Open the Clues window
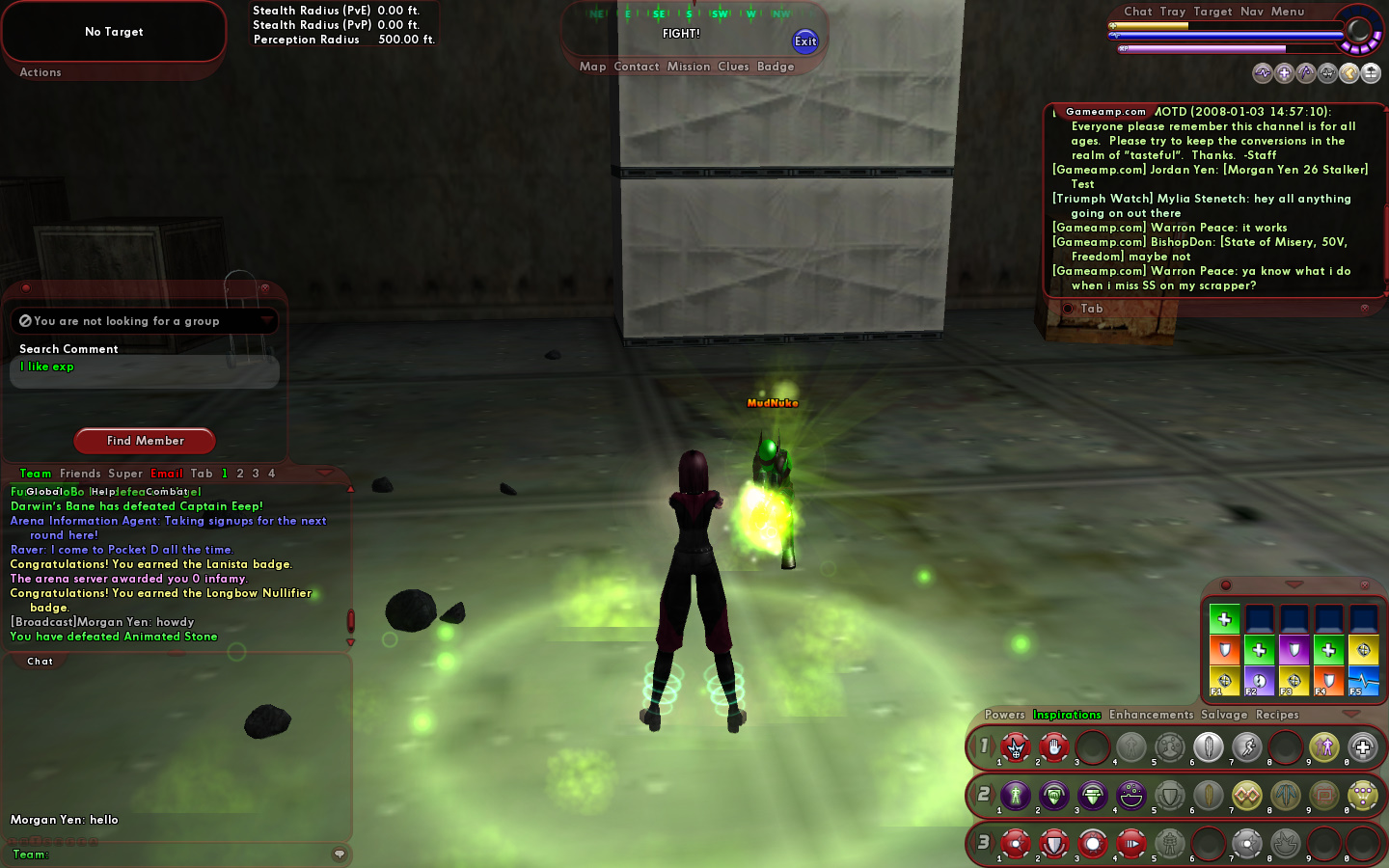 pyautogui.click(x=733, y=67)
